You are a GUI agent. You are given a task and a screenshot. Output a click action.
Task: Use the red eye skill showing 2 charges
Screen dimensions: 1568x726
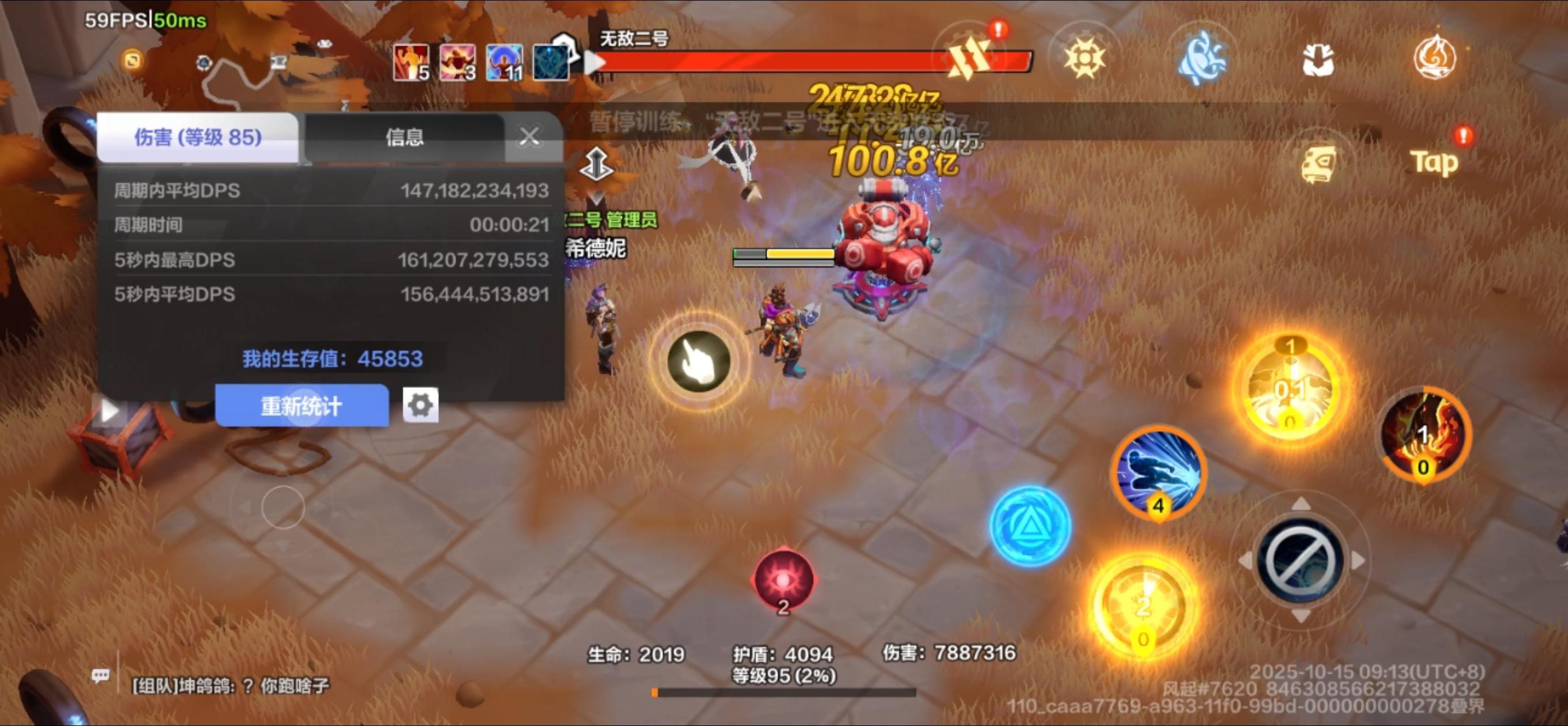[783, 579]
